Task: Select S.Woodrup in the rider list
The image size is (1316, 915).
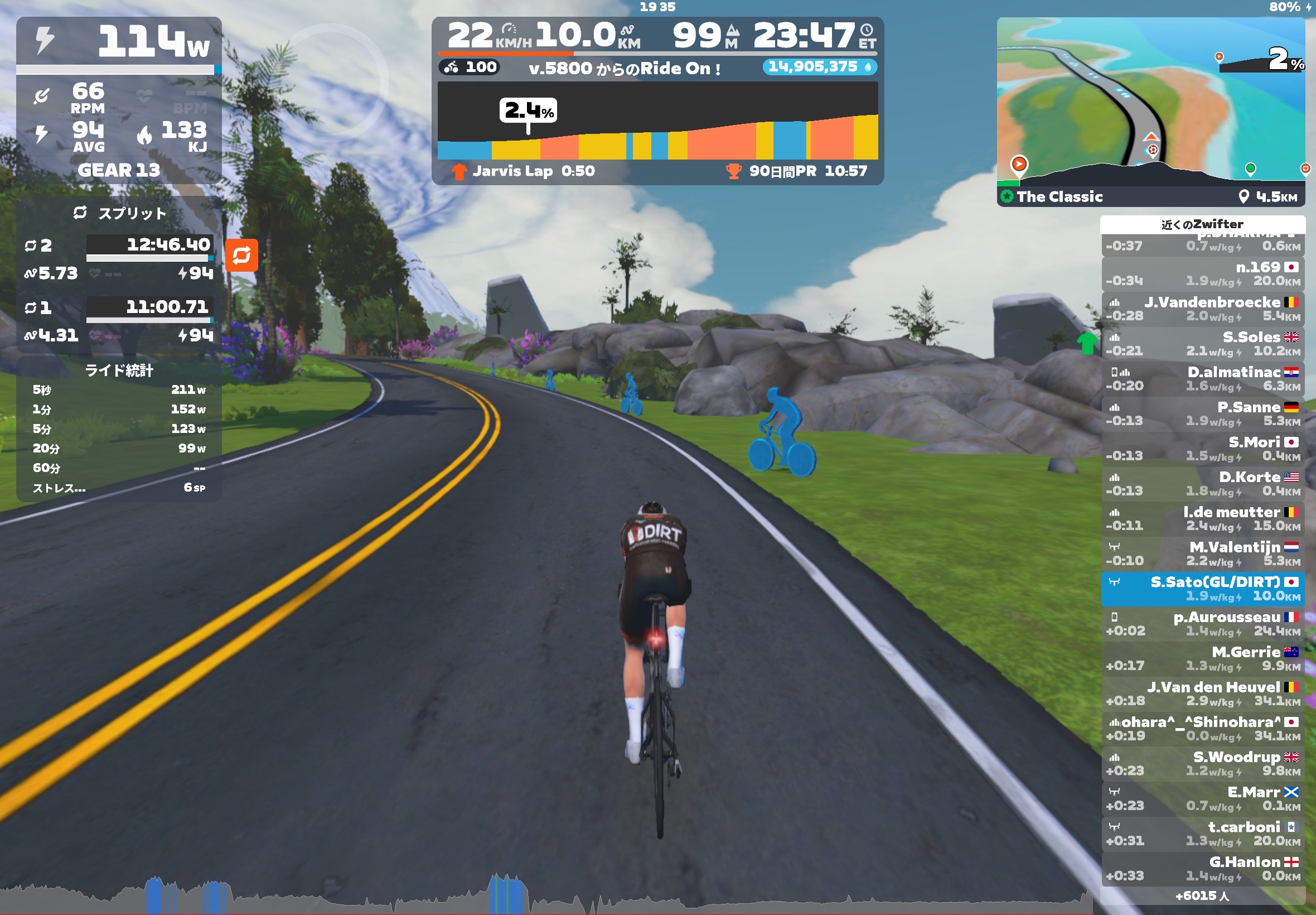Action: click(x=1203, y=764)
